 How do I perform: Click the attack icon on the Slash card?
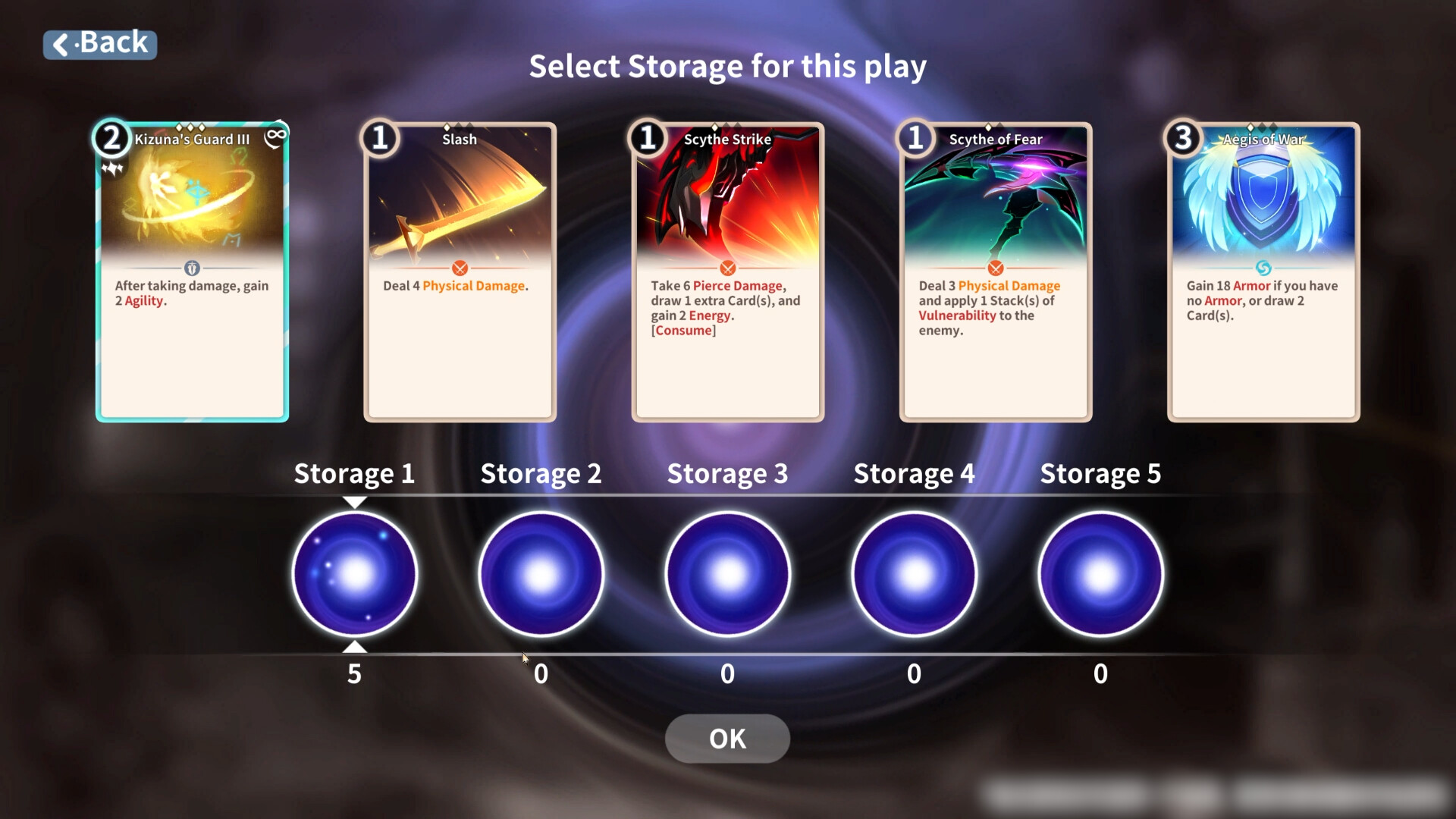click(460, 268)
